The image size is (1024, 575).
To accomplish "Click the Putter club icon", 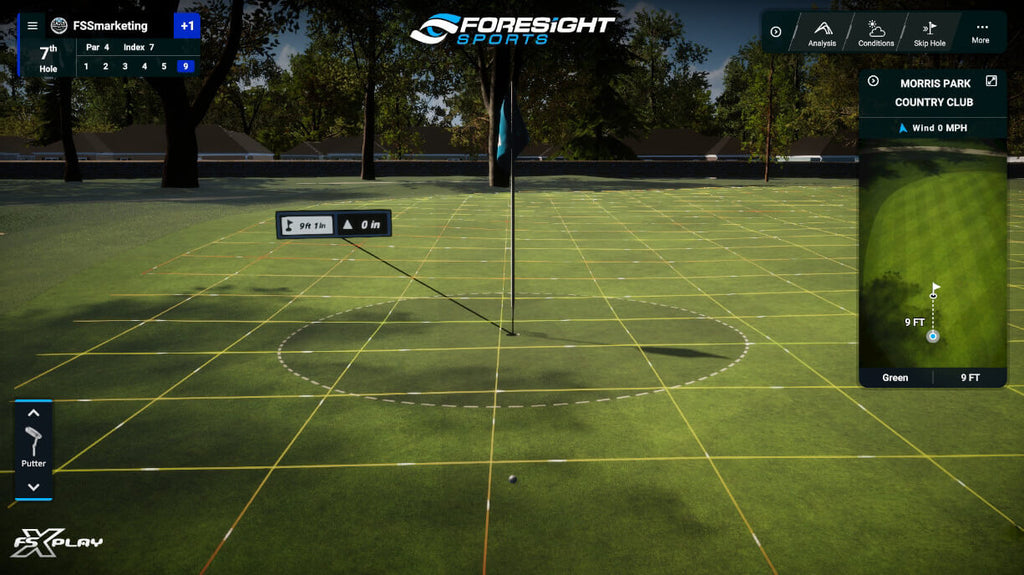I will coord(33,442).
